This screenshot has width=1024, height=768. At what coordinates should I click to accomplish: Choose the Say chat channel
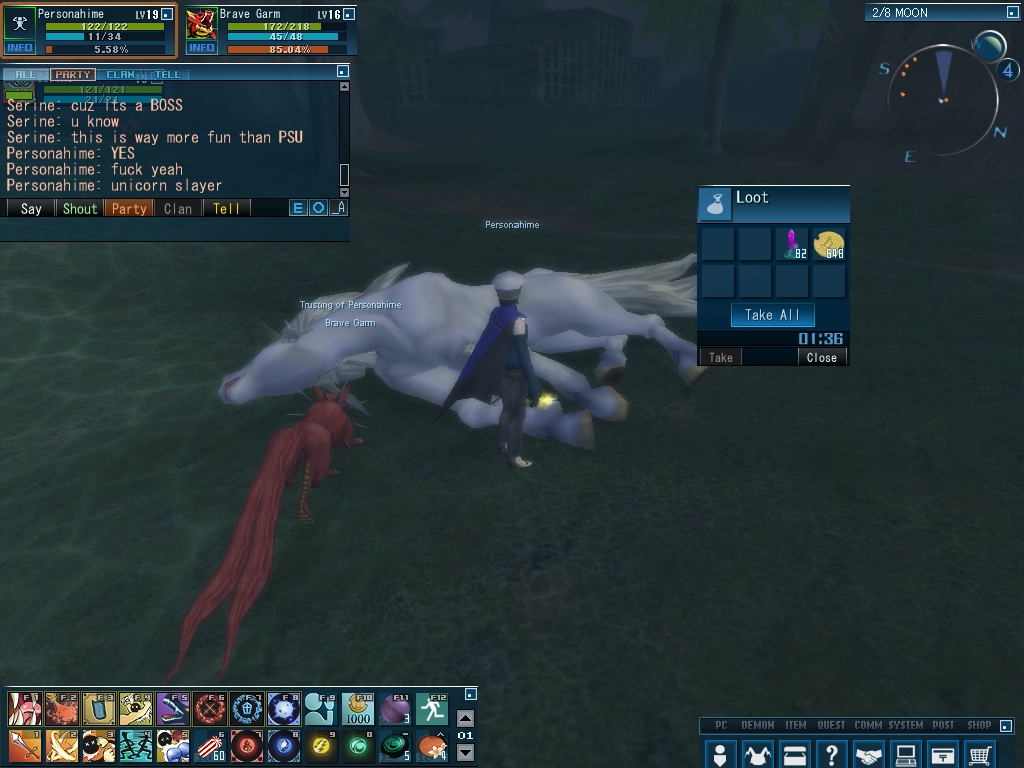[31, 208]
